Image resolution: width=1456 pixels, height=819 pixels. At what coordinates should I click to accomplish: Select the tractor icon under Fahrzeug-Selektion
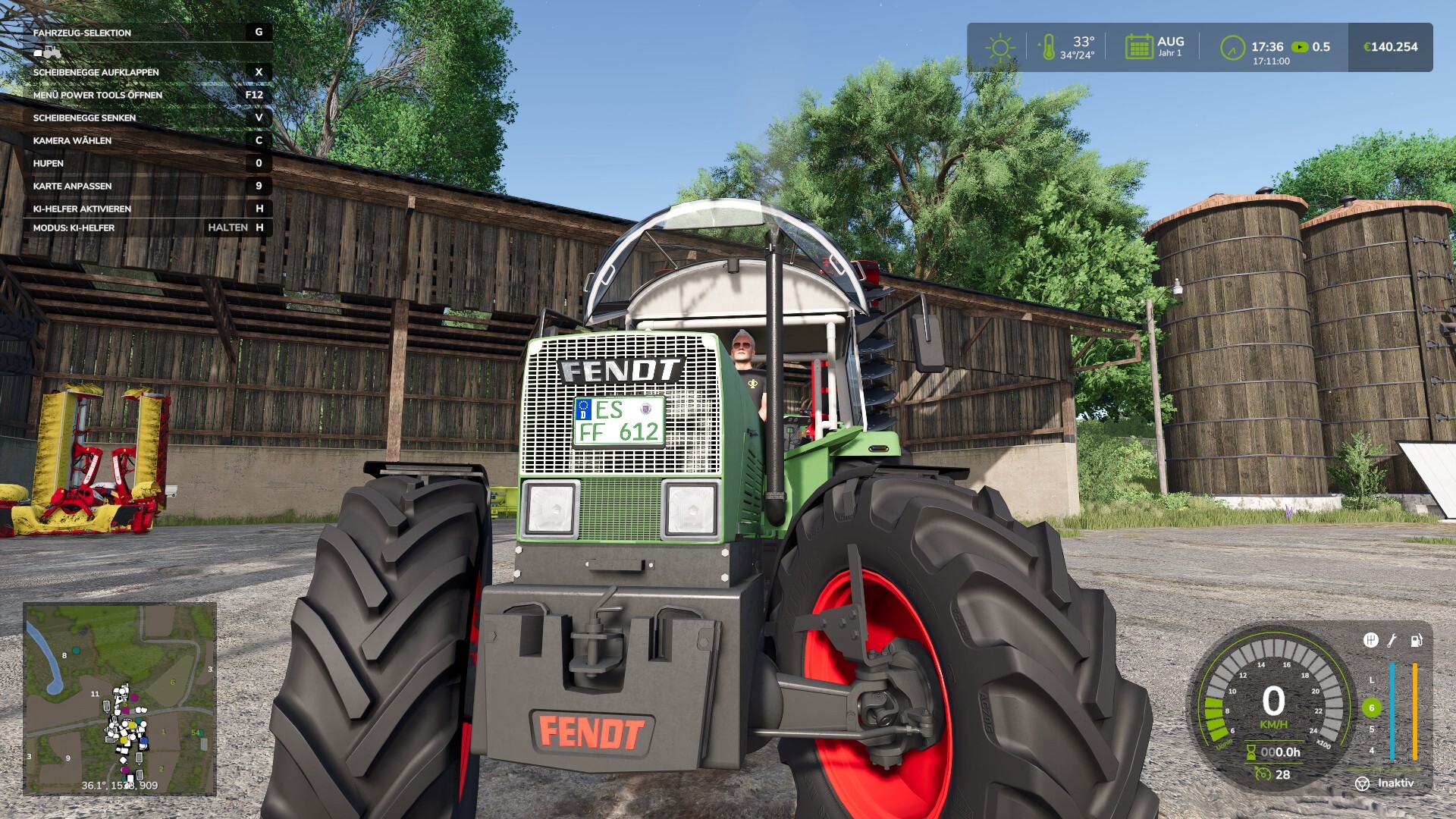pos(48,52)
